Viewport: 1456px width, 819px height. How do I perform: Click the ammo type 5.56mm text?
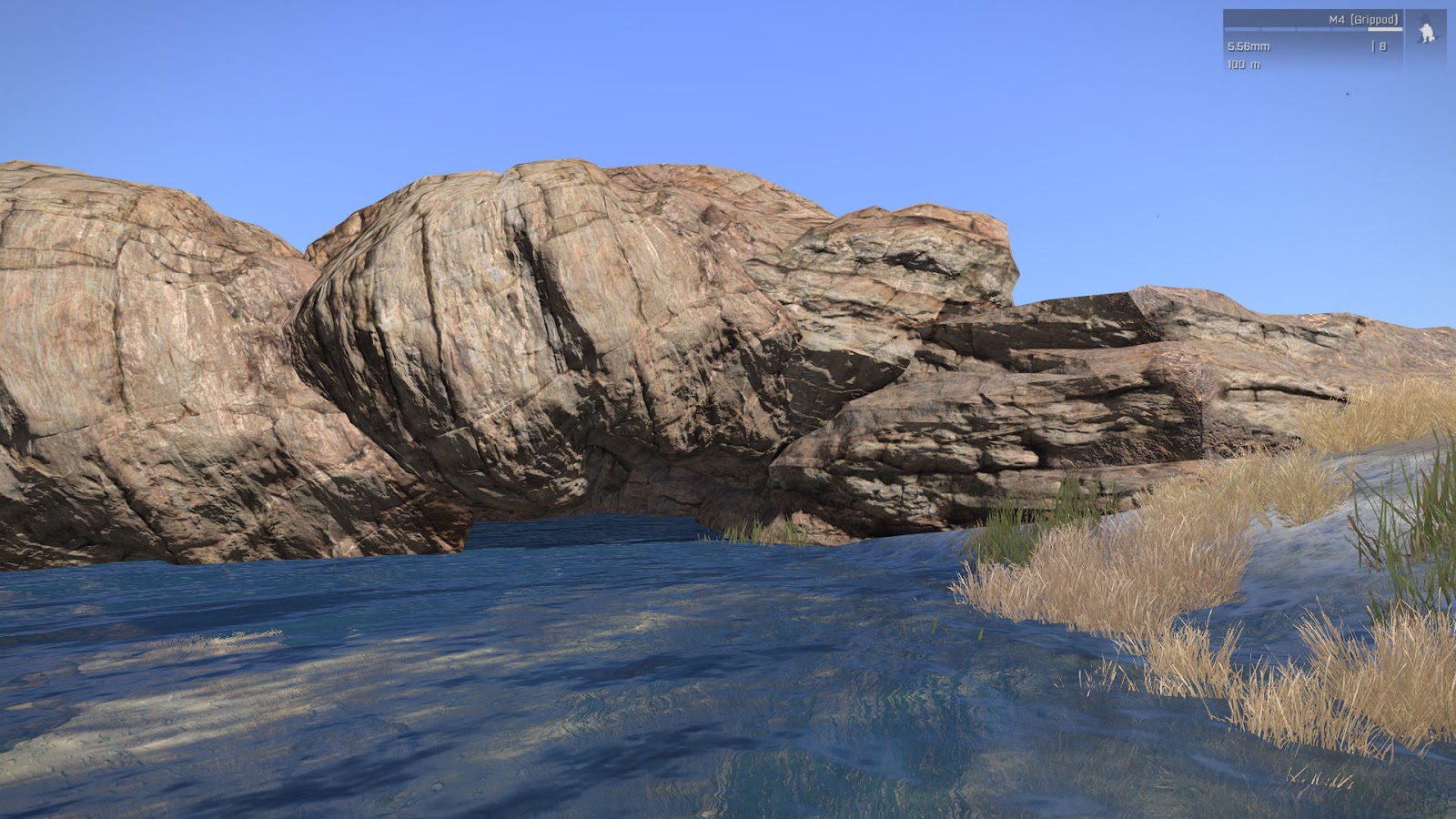click(1248, 47)
